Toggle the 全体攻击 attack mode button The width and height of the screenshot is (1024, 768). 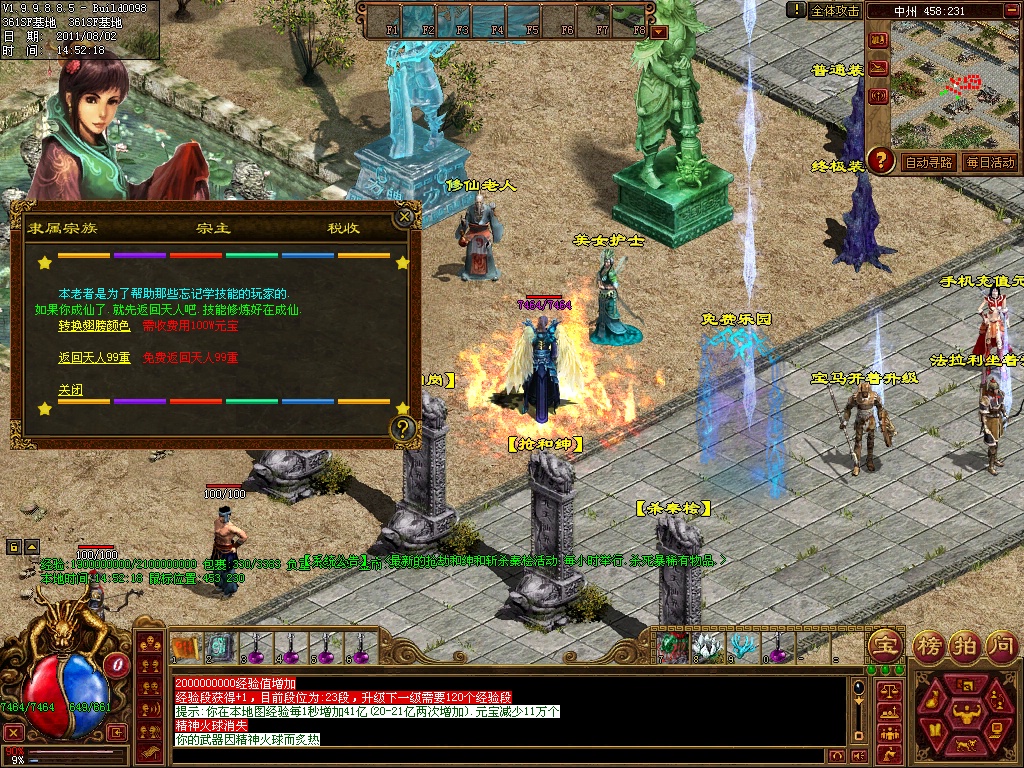835,10
